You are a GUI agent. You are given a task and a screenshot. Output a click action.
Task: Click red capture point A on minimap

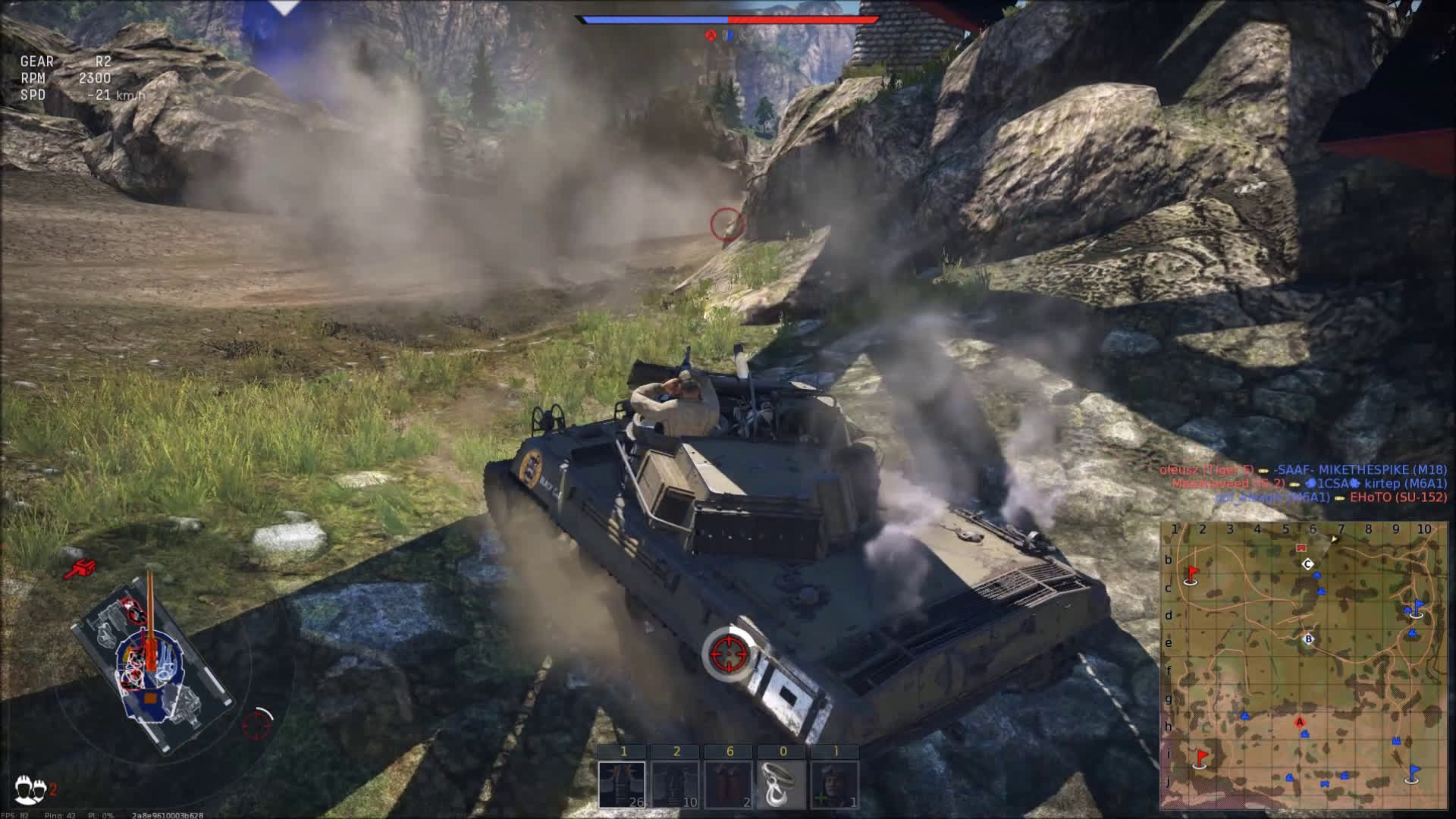click(1300, 722)
